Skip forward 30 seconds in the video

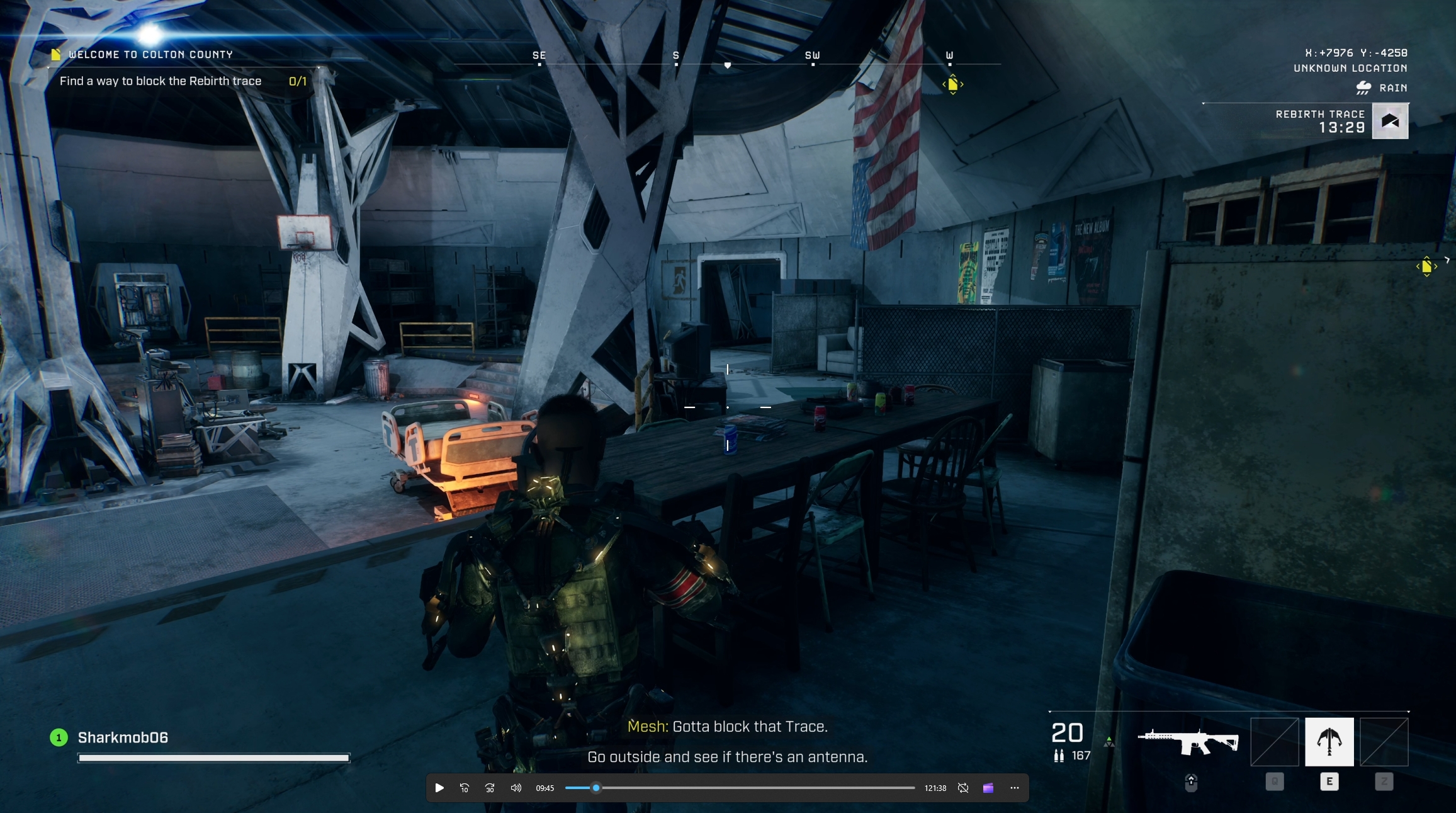click(x=490, y=788)
